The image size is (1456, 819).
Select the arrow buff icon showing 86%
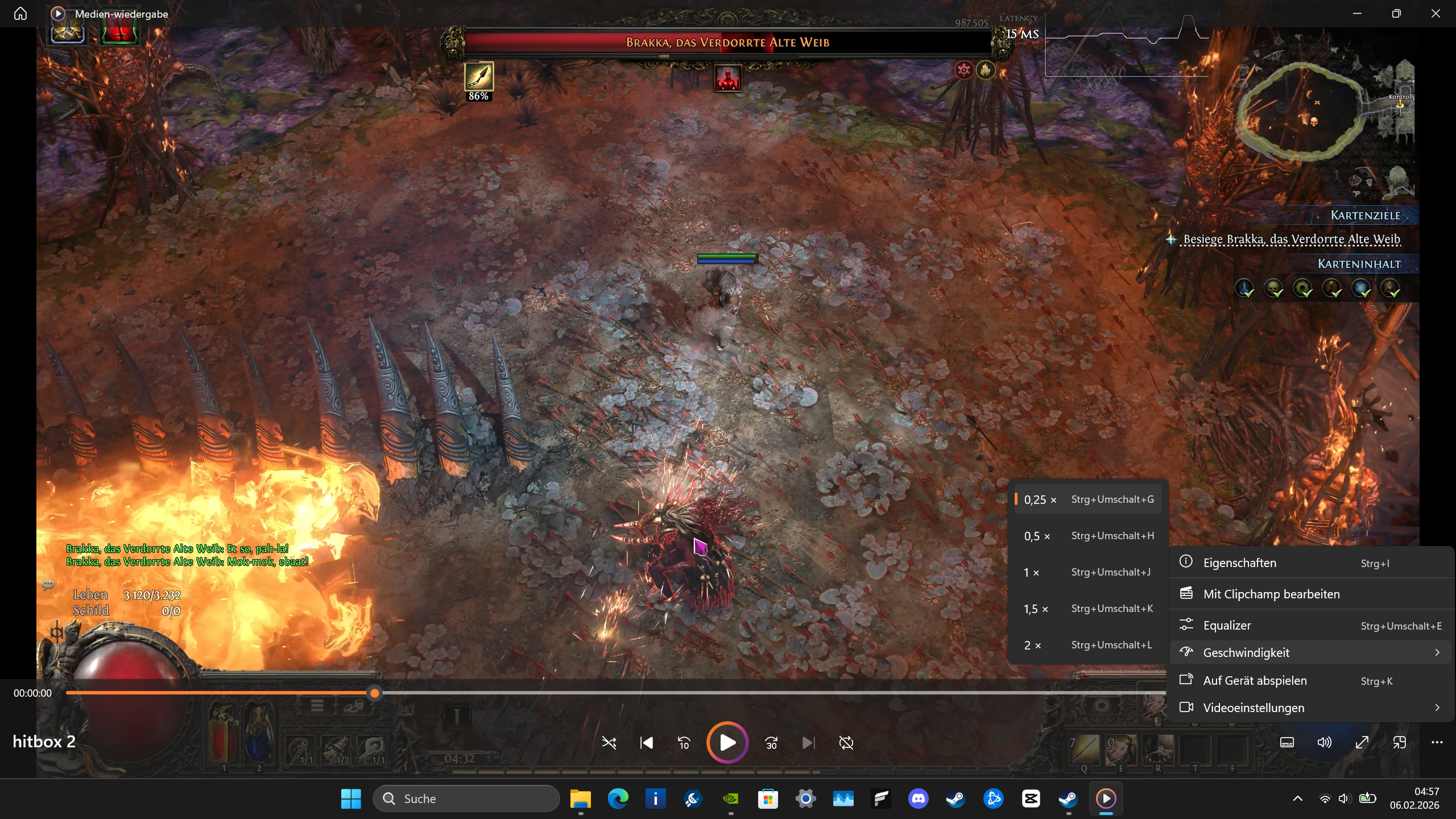tap(479, 77)
